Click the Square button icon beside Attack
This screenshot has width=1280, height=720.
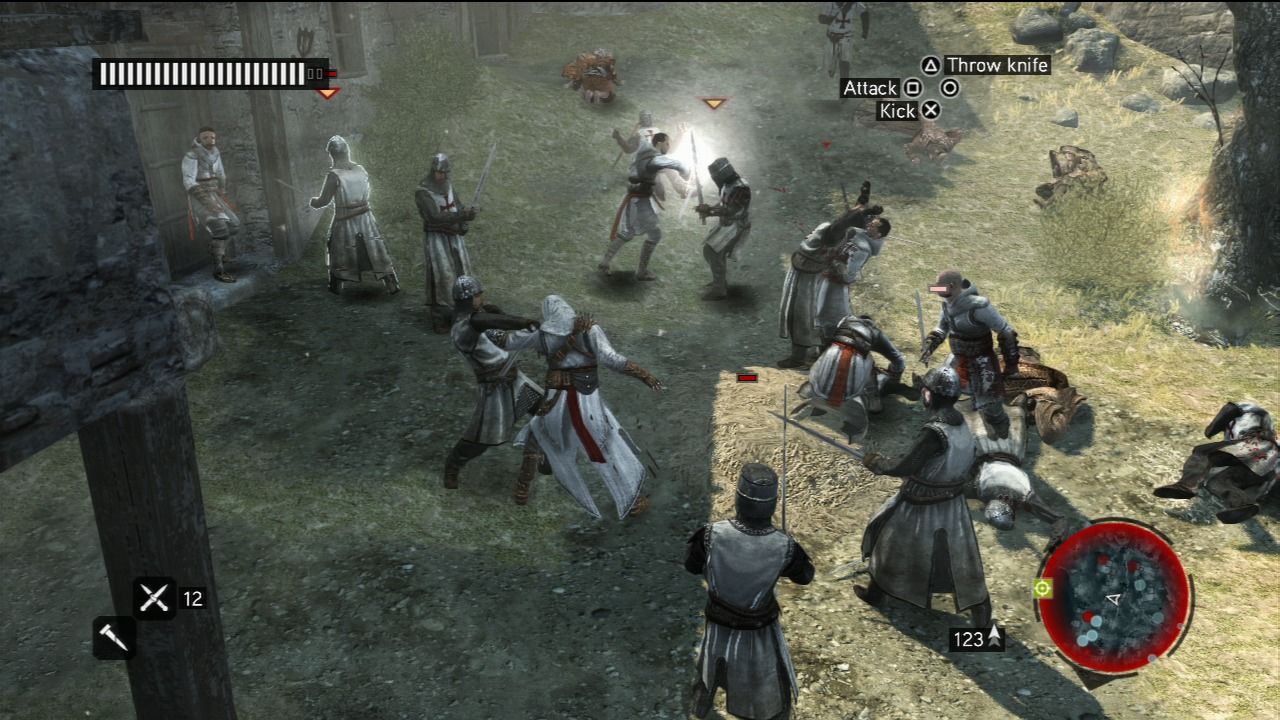(x=914, y=88)
